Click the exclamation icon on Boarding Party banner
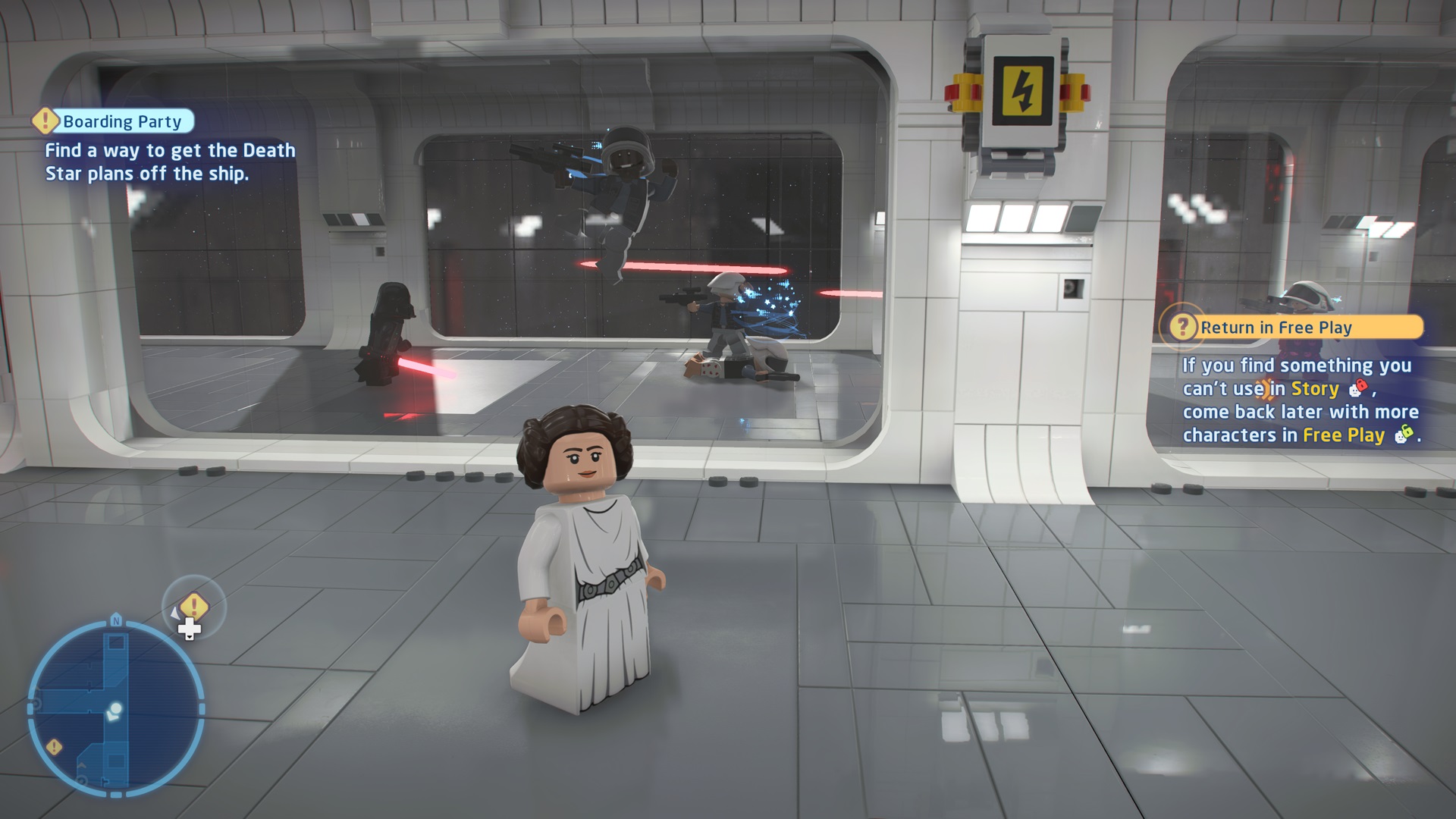The height and width of the screenshot is (819, 1456). click(45, 121)
